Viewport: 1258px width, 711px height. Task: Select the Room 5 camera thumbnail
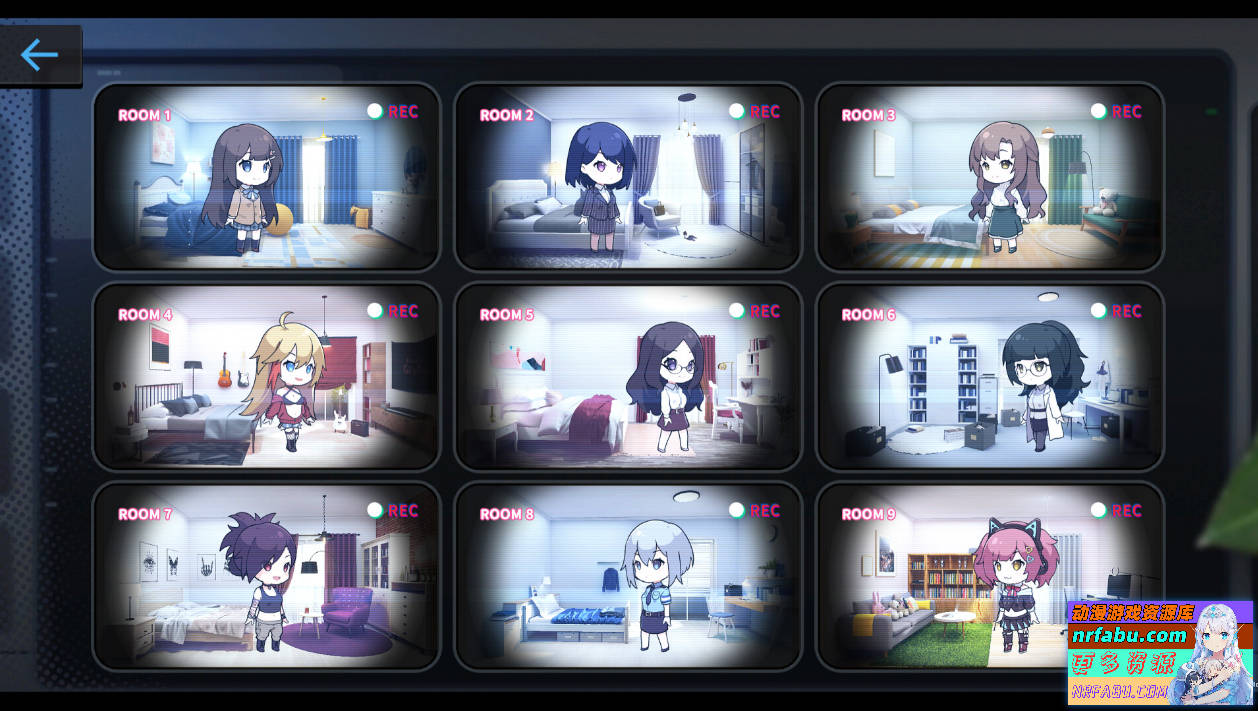[x=628, y=376]
